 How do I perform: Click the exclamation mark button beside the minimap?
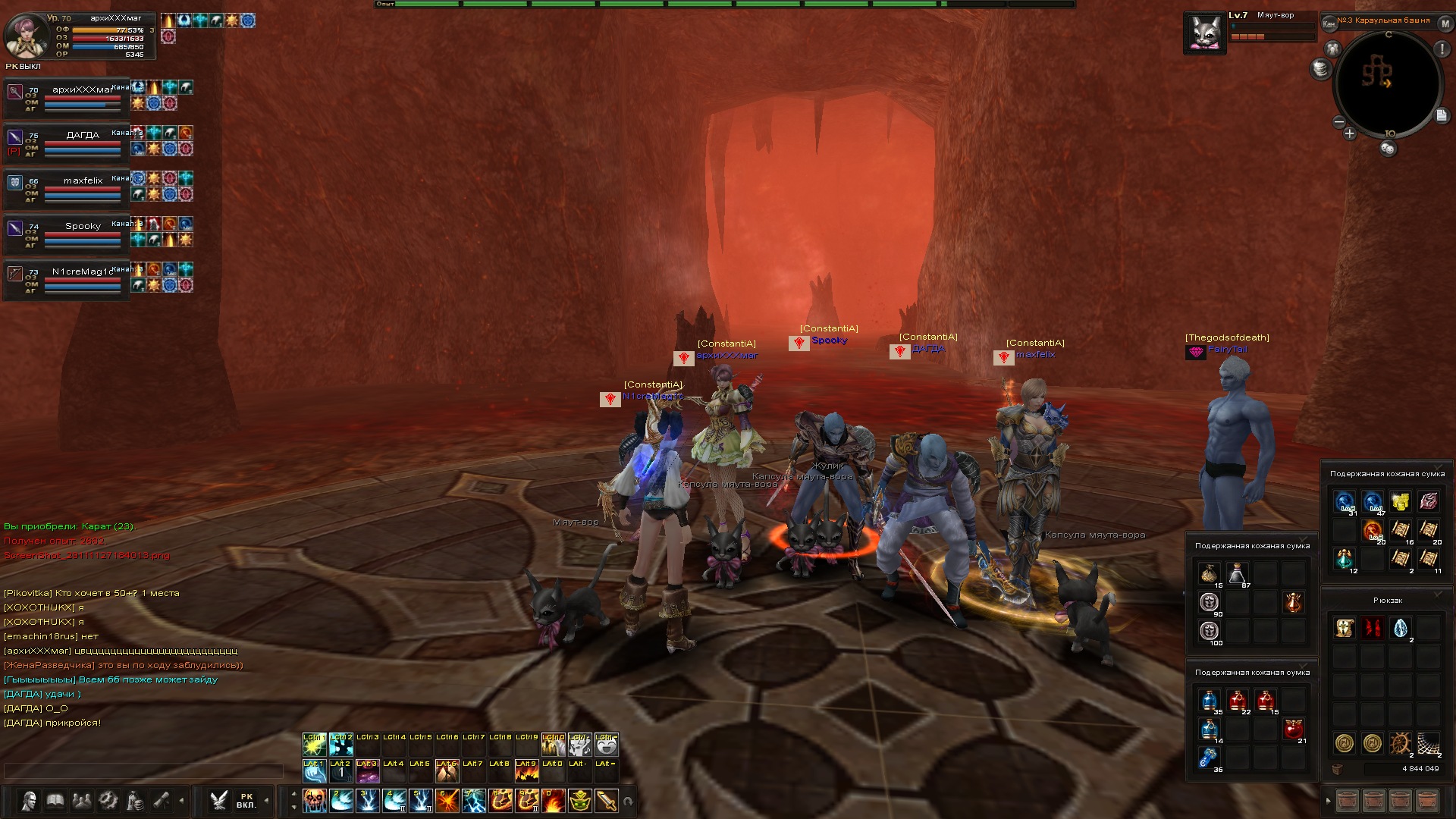[1442, 49]
